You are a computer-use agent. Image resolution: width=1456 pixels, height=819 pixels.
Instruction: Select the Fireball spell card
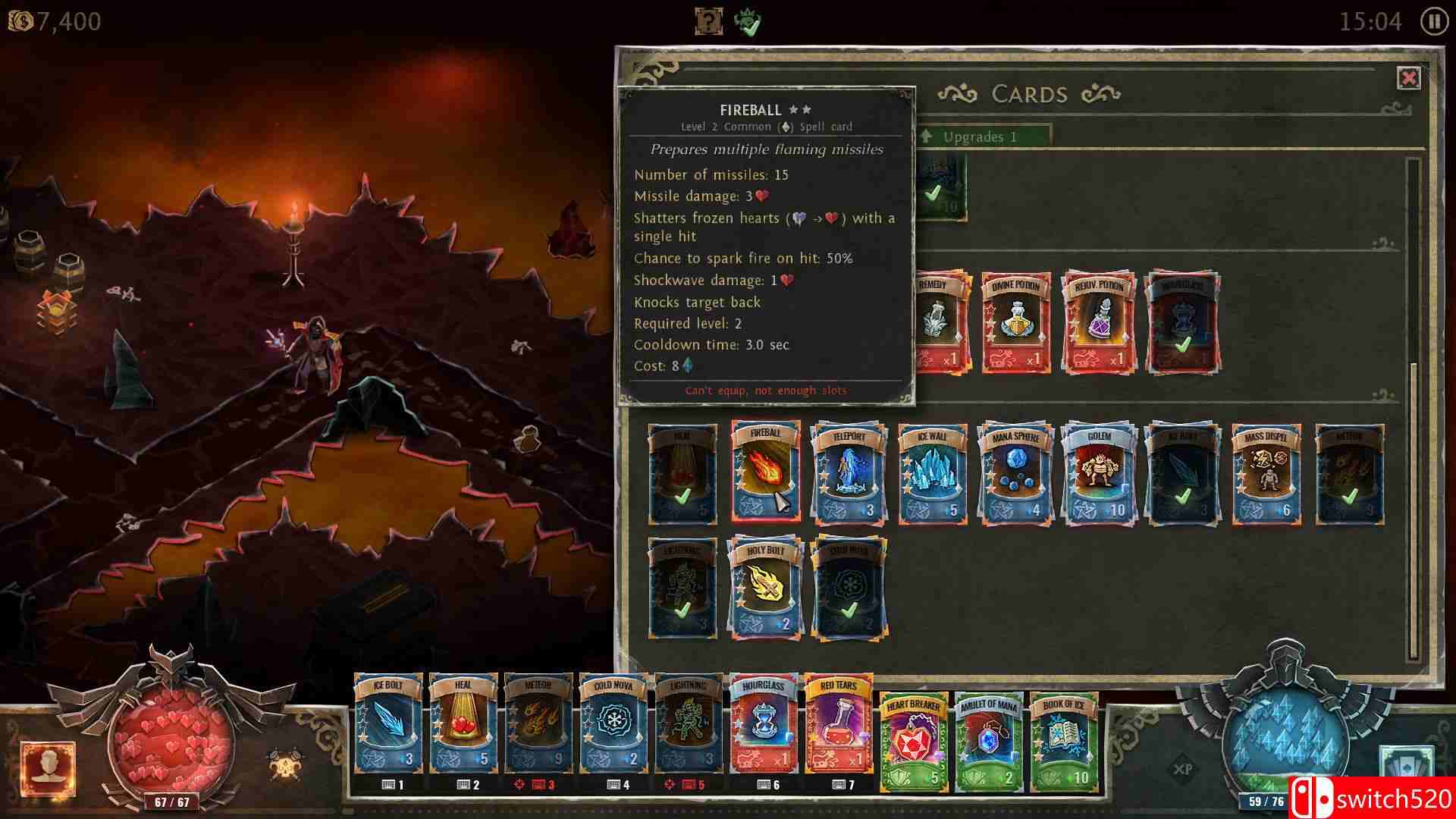pyautogui.click(x=764, y=470)
